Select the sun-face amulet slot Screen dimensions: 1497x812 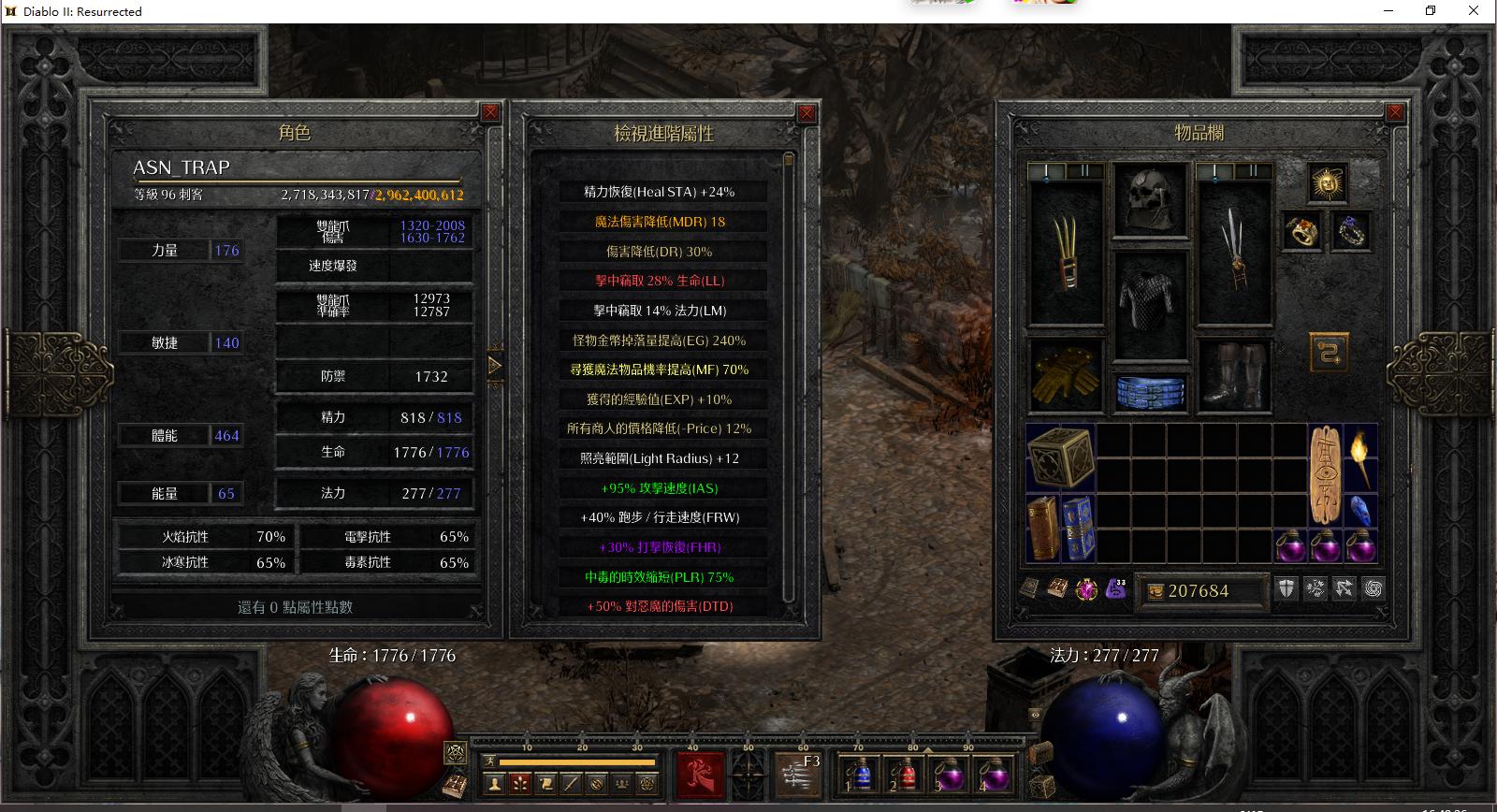point(1328,183)
